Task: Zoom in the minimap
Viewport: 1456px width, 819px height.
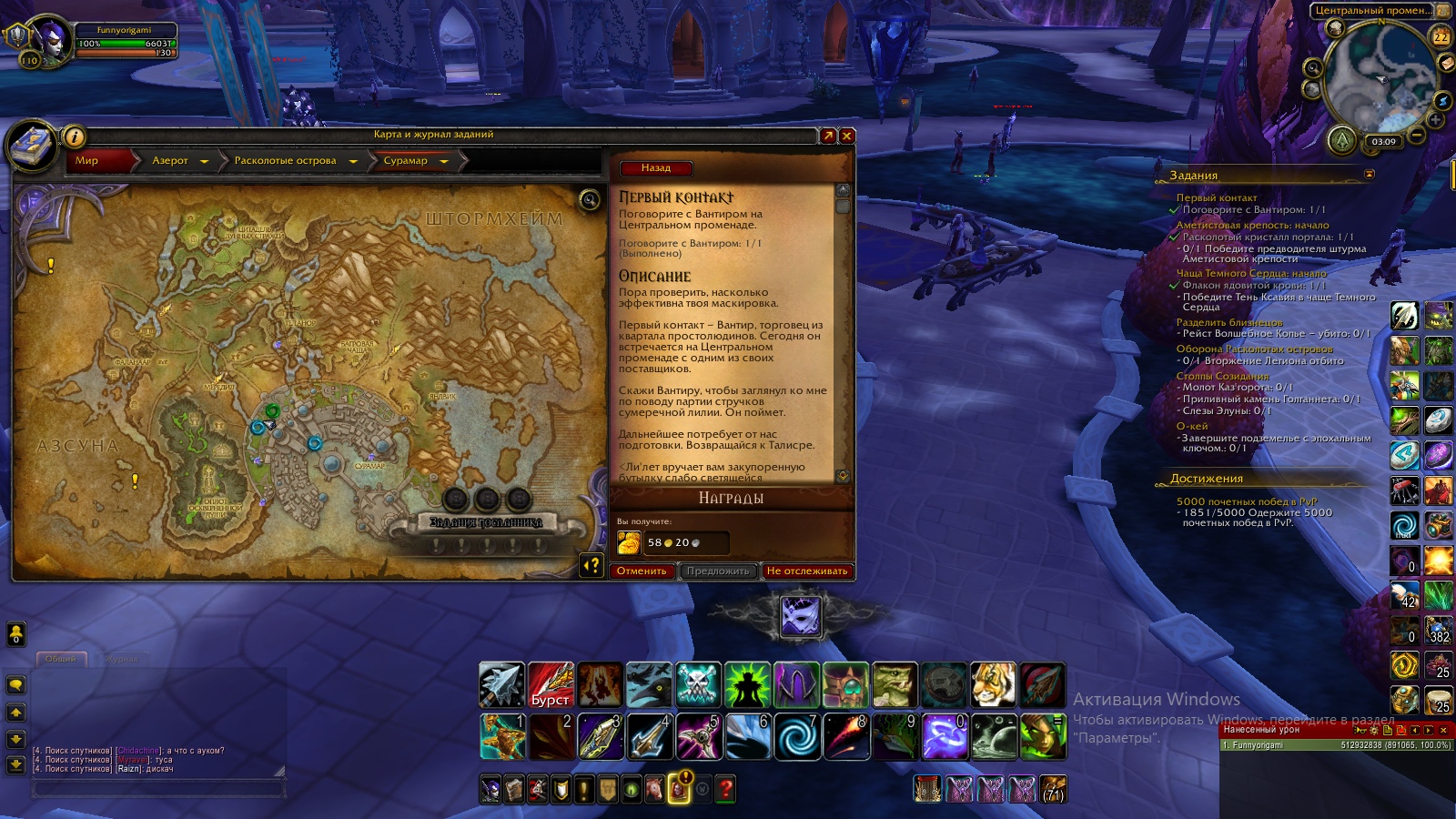Action: pyautogui.click(x=1436, y=120)
